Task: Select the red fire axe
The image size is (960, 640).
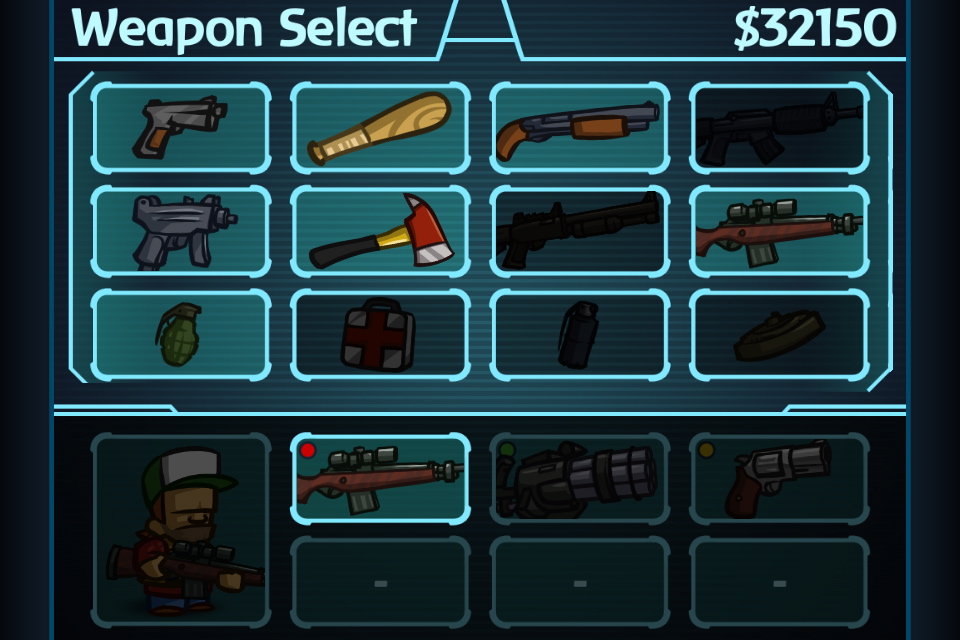Action: coord(380,231)
